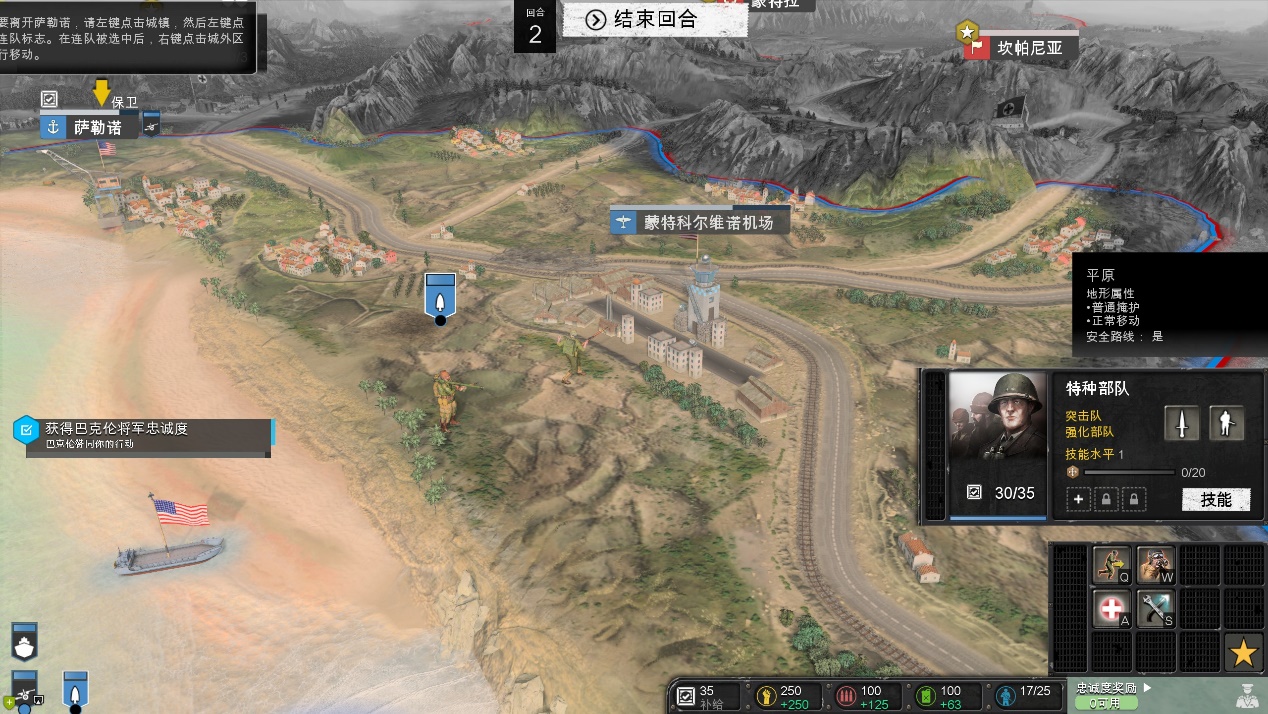
Task: Click the 结束回合 end turn button
Action: pos(654,19)
